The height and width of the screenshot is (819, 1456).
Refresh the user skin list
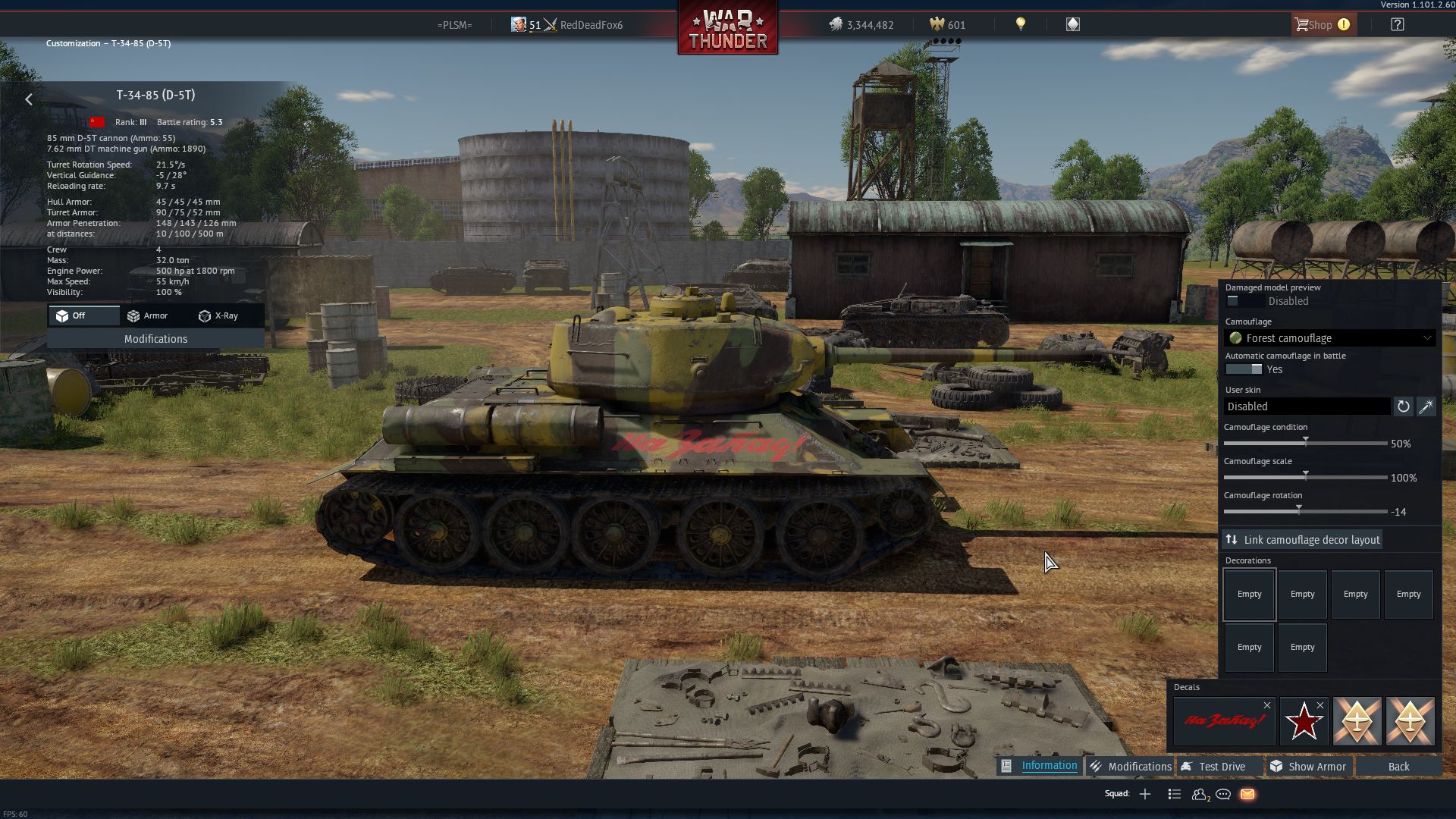1403,406
